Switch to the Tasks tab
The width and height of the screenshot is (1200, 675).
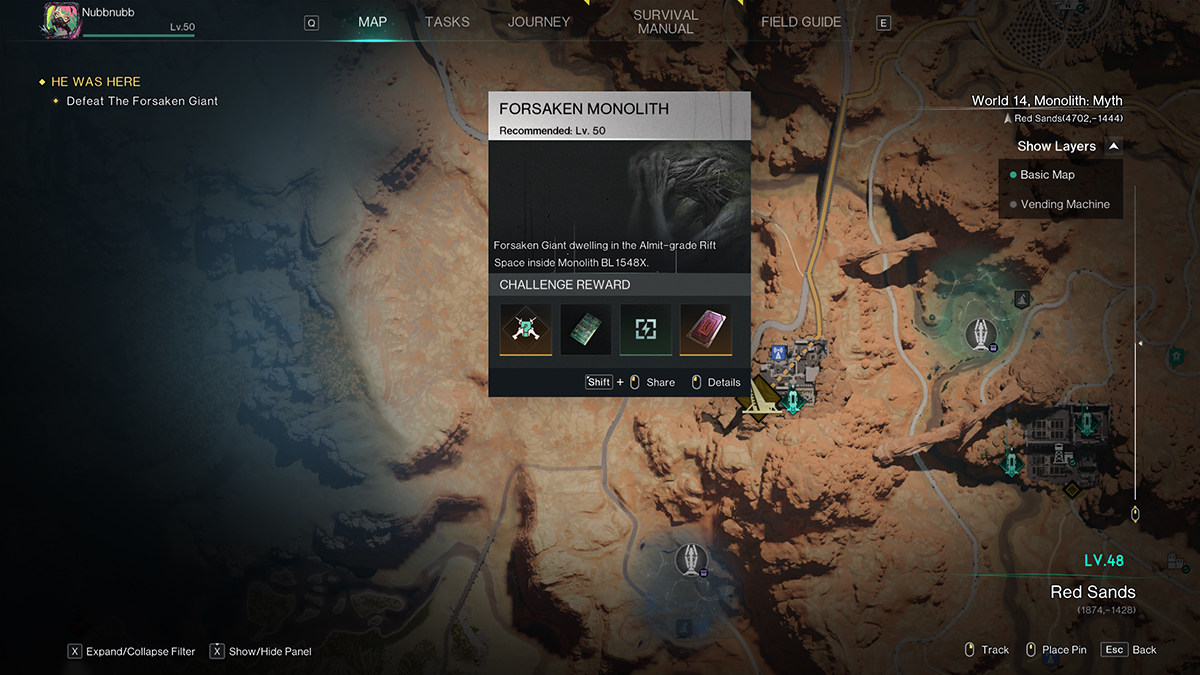click(x=447, y=22)
